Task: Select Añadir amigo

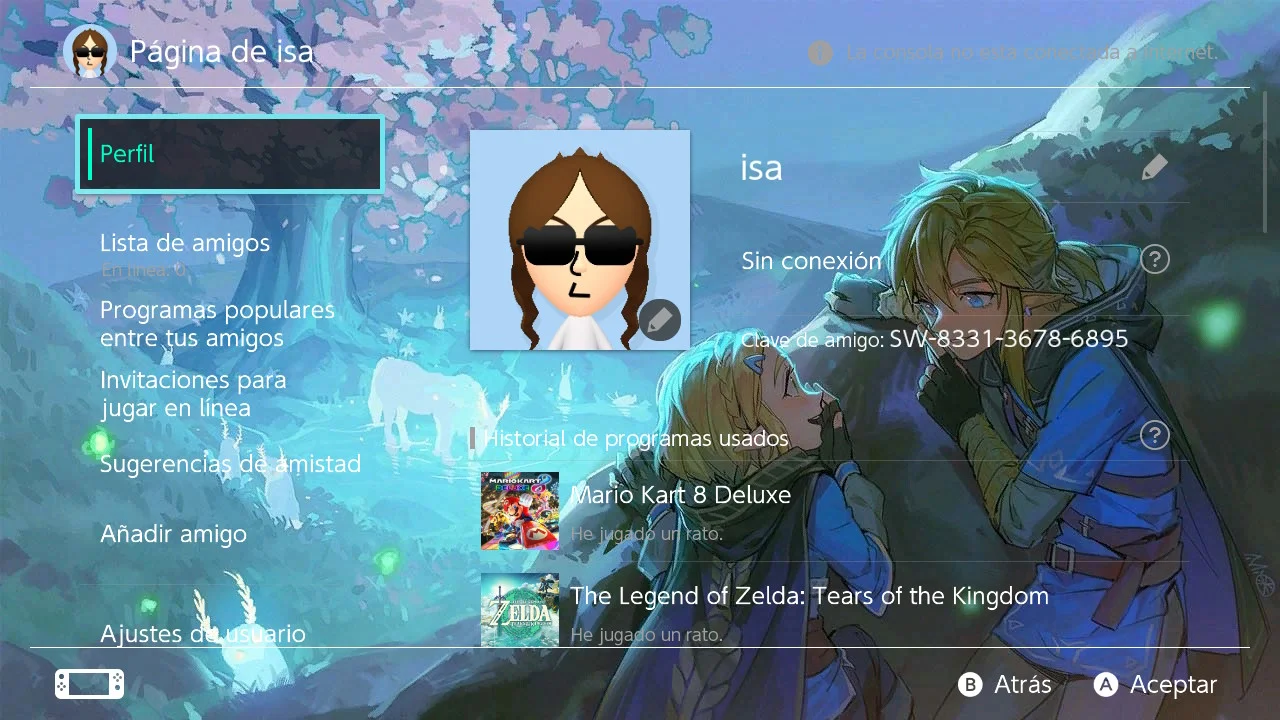Action: click(x=173, y=534)
